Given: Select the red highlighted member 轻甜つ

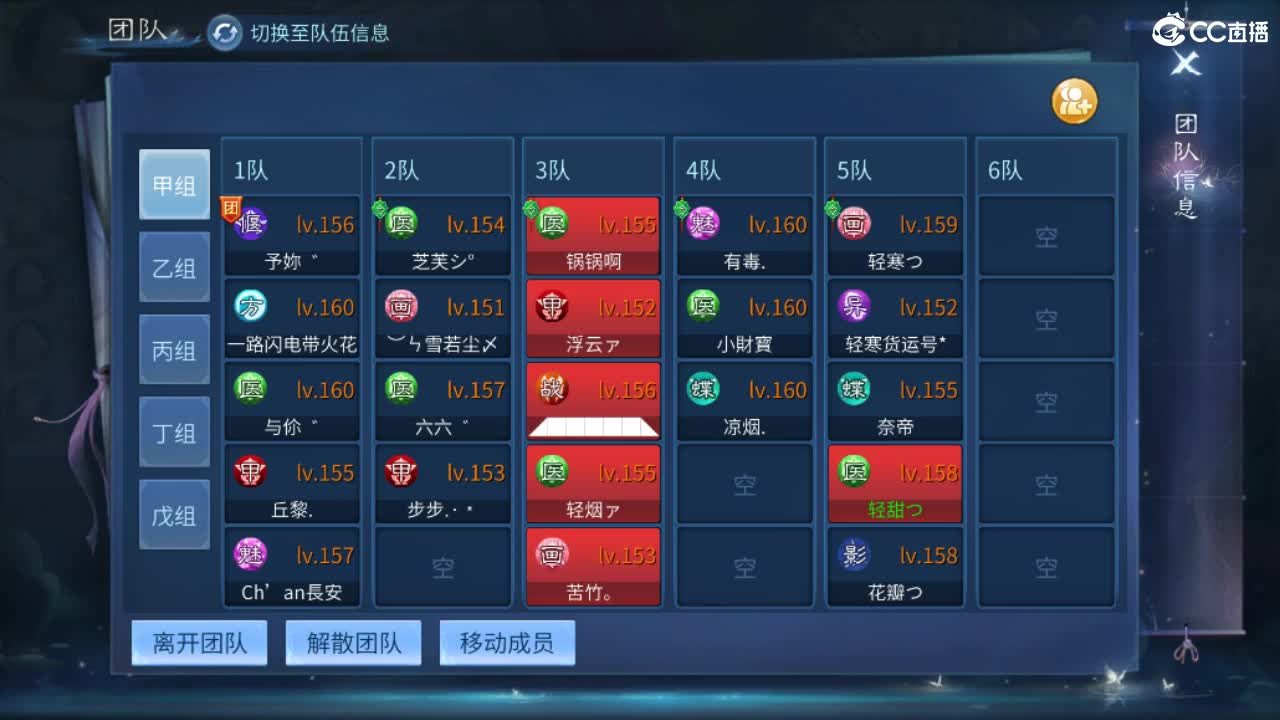Looking at the screenshot, I should (x=894, y=484).
